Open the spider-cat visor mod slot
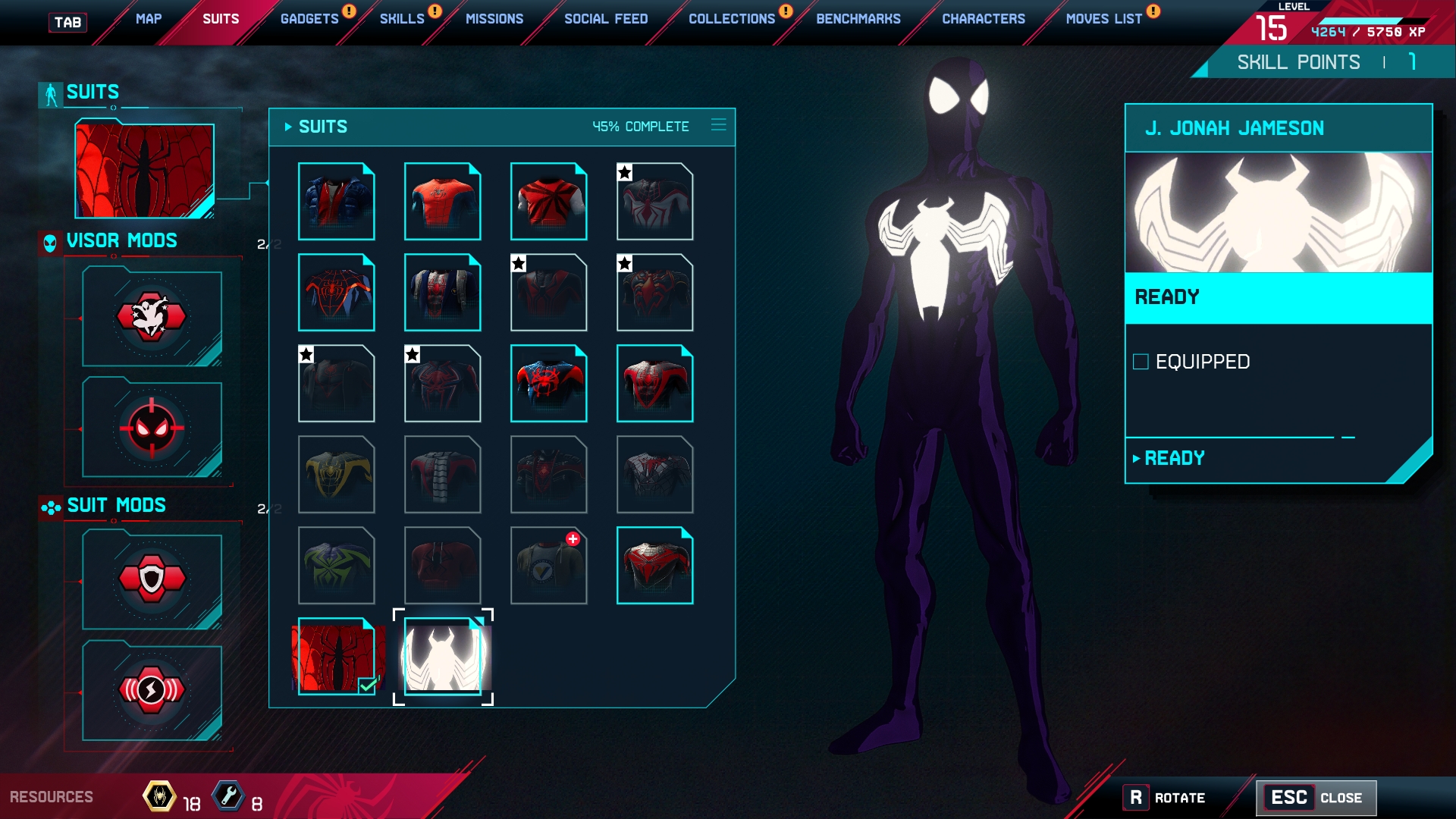This screenshot has width=1456, height=819. (x=152, y=317)
